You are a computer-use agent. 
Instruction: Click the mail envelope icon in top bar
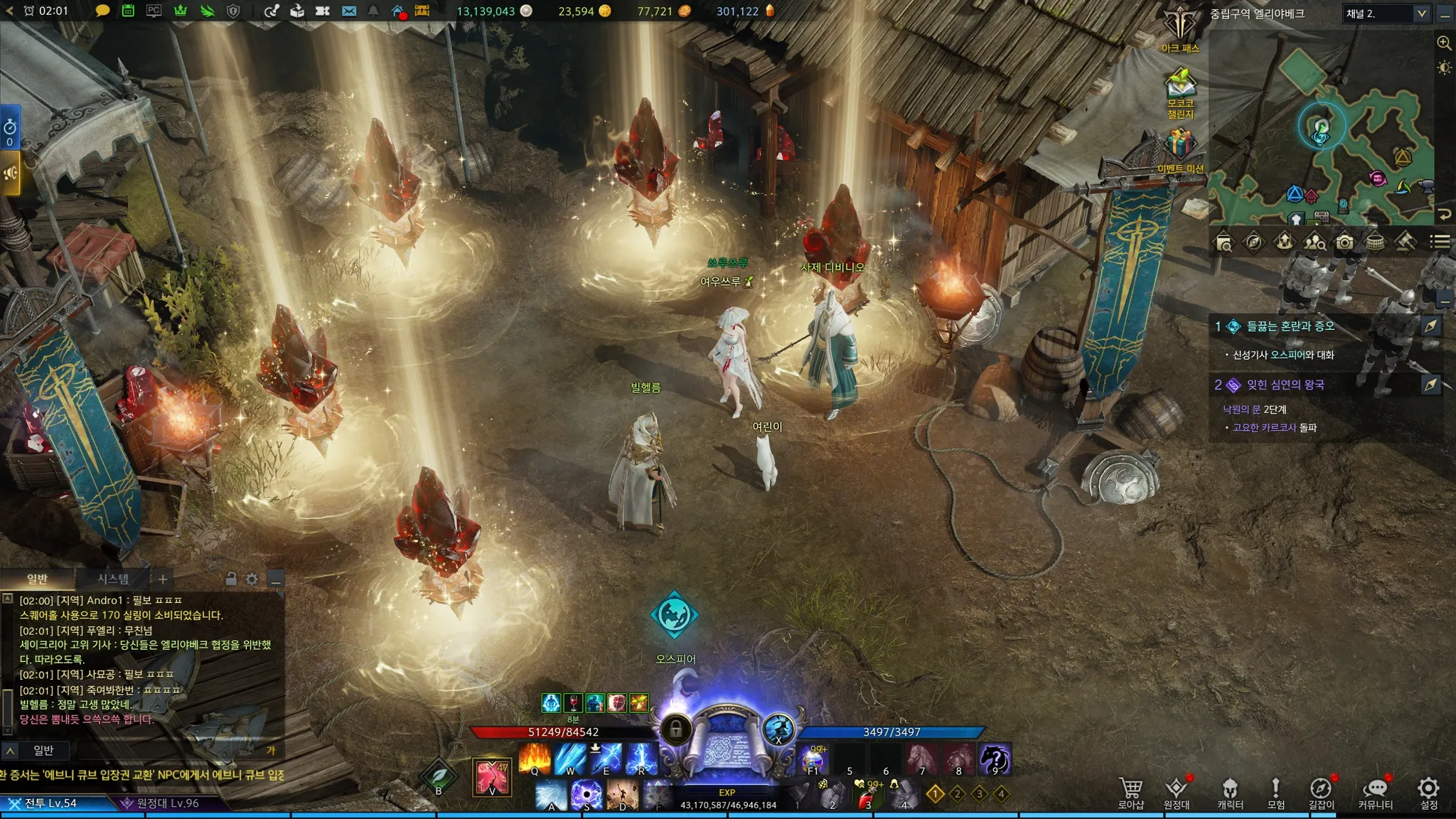coord(349,11)
